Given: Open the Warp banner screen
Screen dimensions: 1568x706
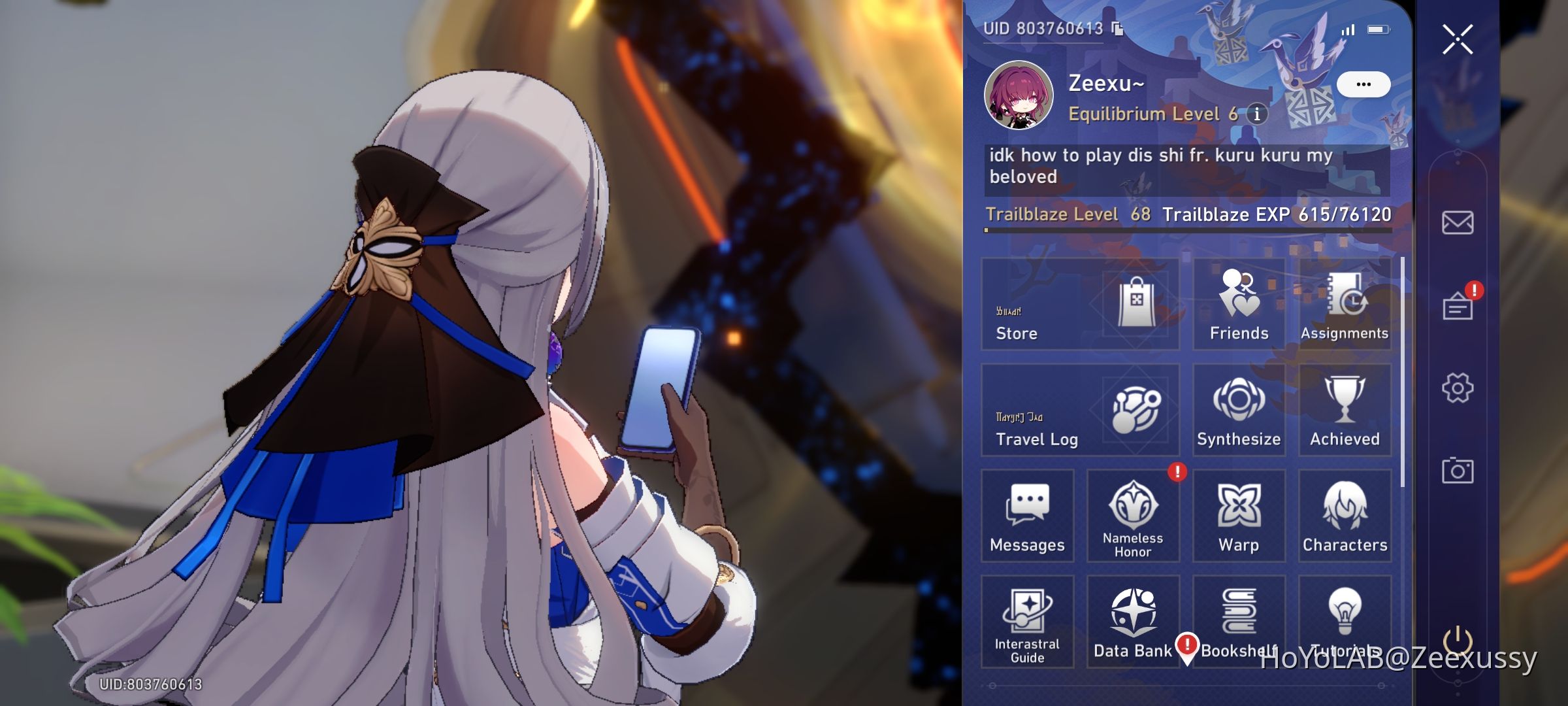Looking at the screenshot, I should [x=1238, y=516].
